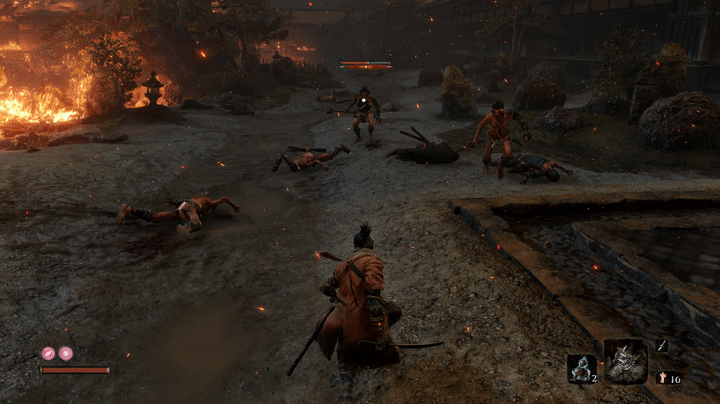Activate the equipped prosthetic tool icon
Viewport: 720px width, 404px height.
pyautogui.click(x=625, y=361)
